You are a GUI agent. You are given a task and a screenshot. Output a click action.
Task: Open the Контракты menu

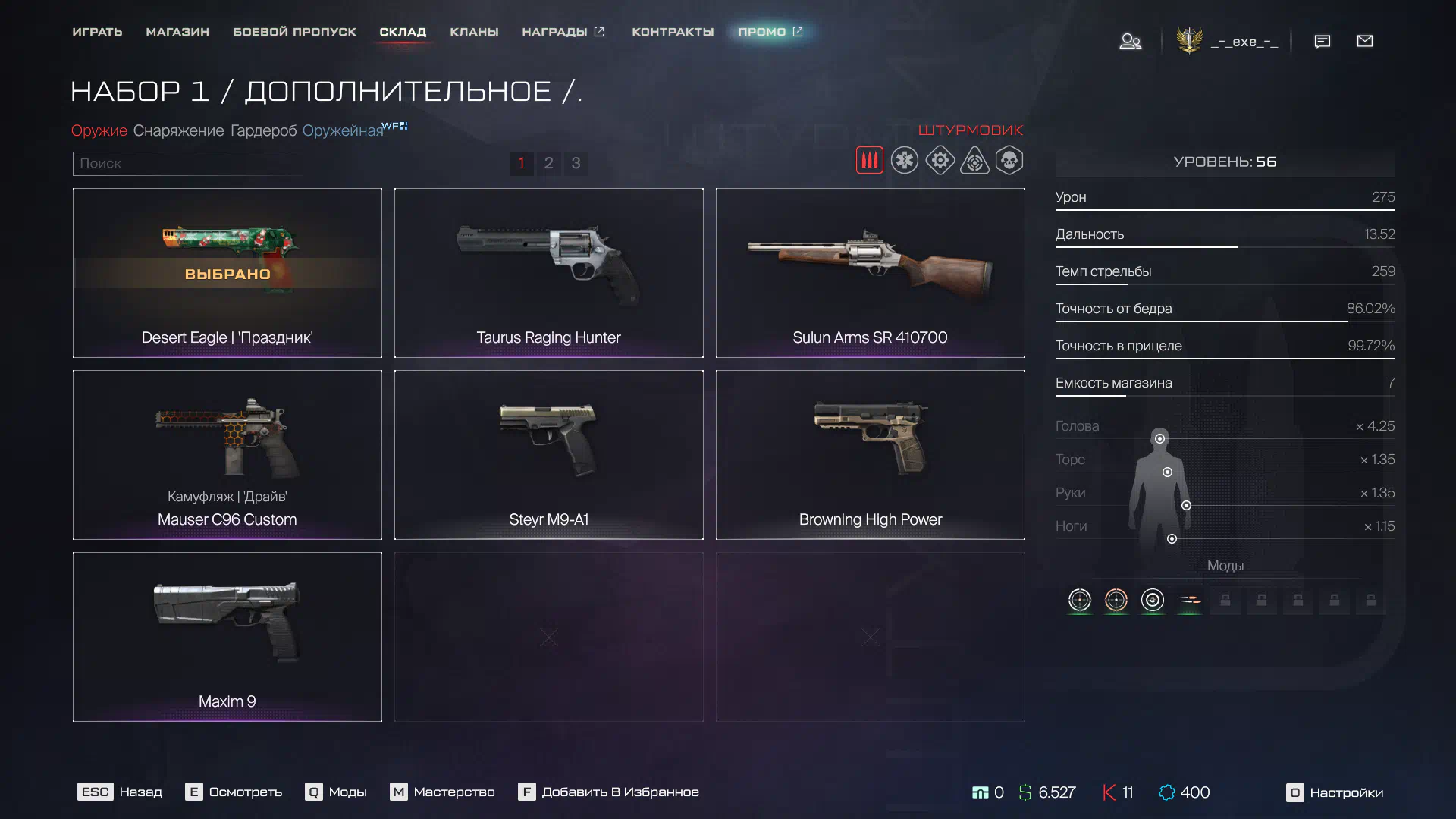[x=673, y=32]
